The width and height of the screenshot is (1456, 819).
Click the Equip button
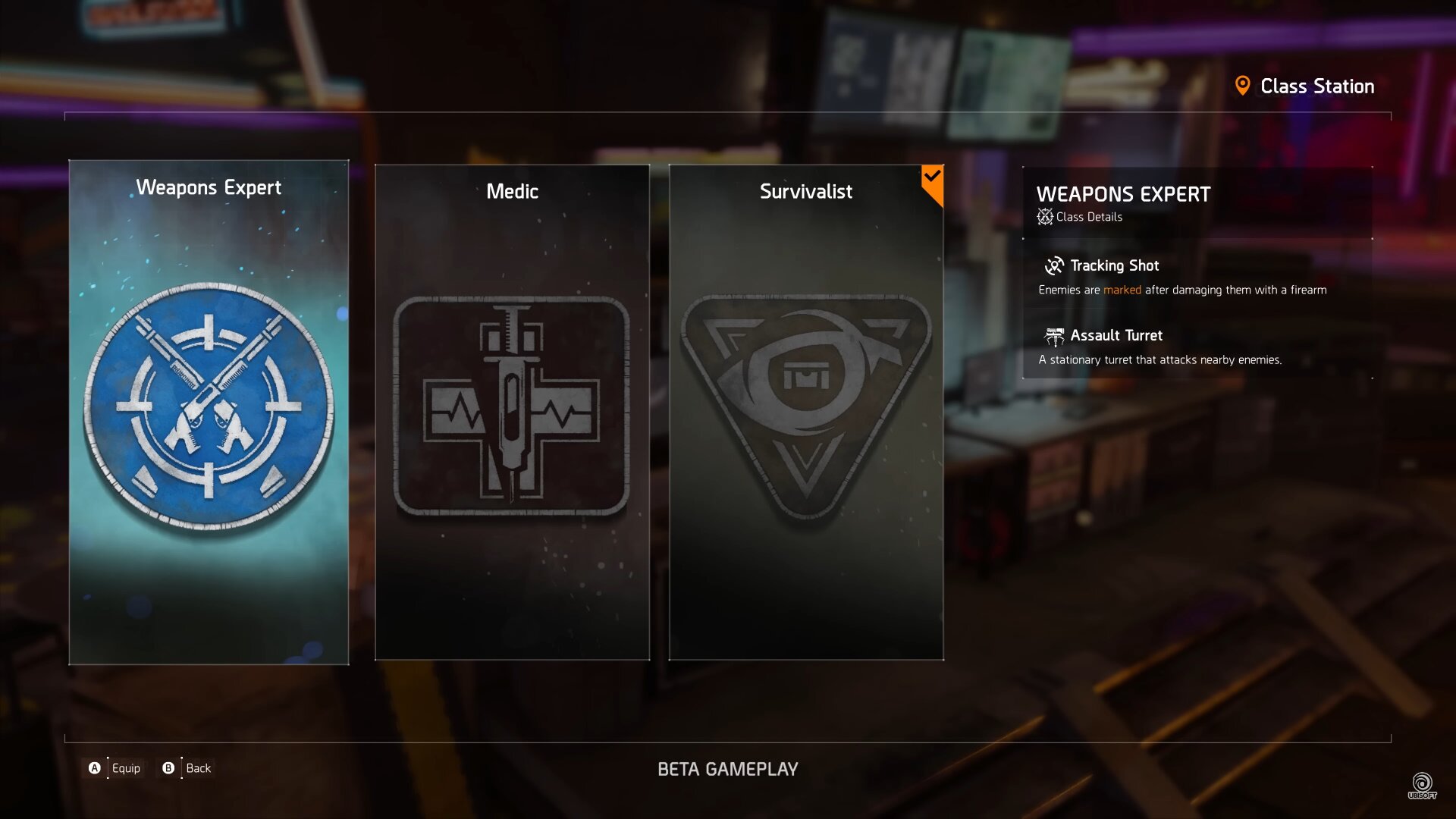click(x=115, y=768)
